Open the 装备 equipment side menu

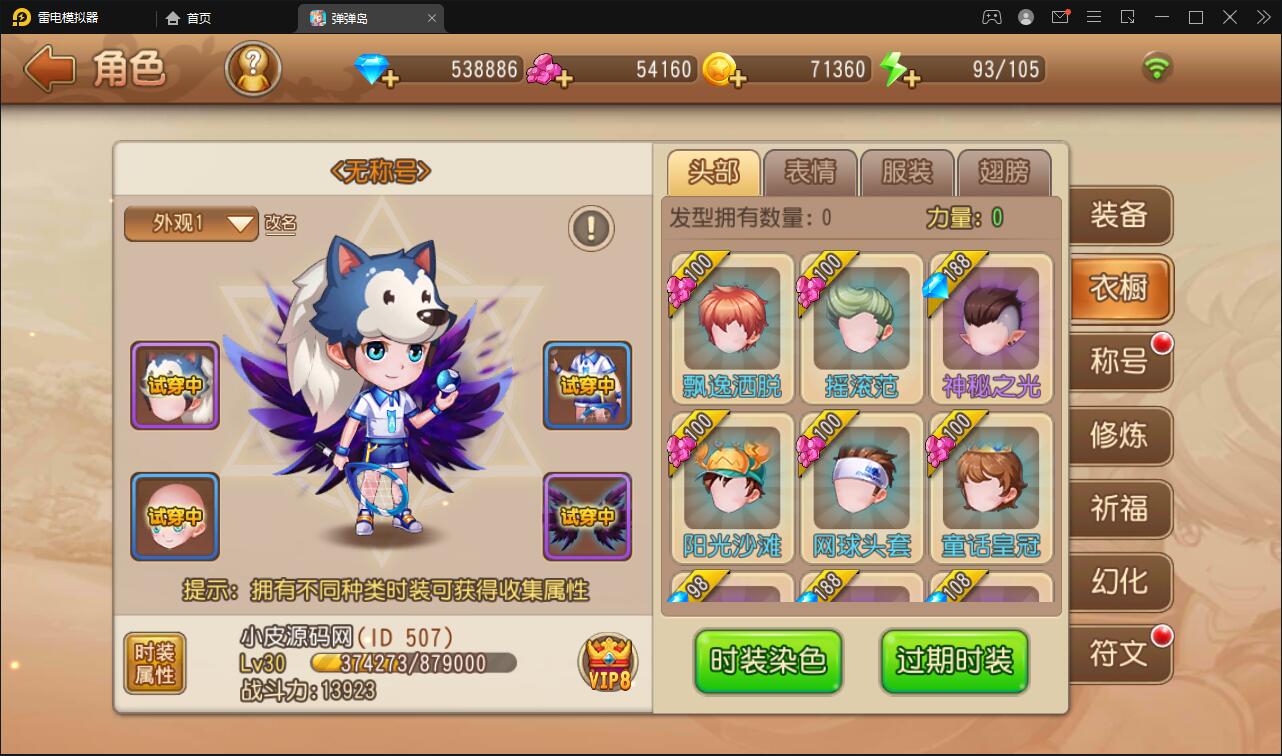[x=1118, y=215]
